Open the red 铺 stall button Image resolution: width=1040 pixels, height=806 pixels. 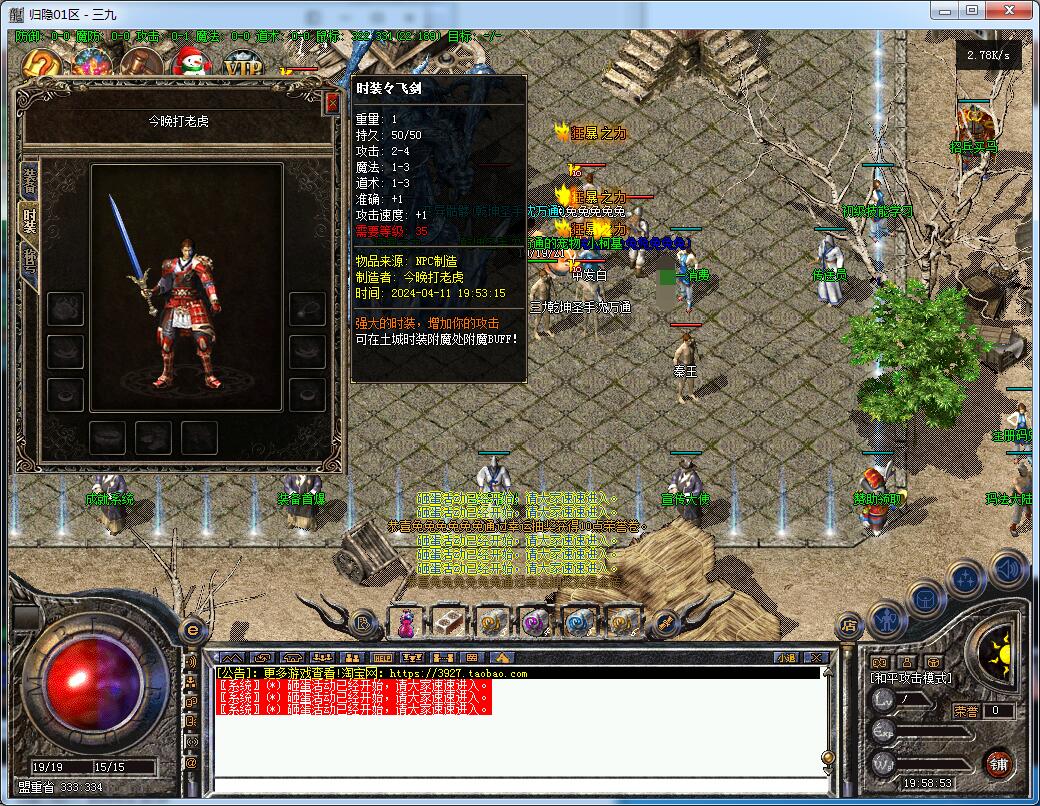coord(998,765)
